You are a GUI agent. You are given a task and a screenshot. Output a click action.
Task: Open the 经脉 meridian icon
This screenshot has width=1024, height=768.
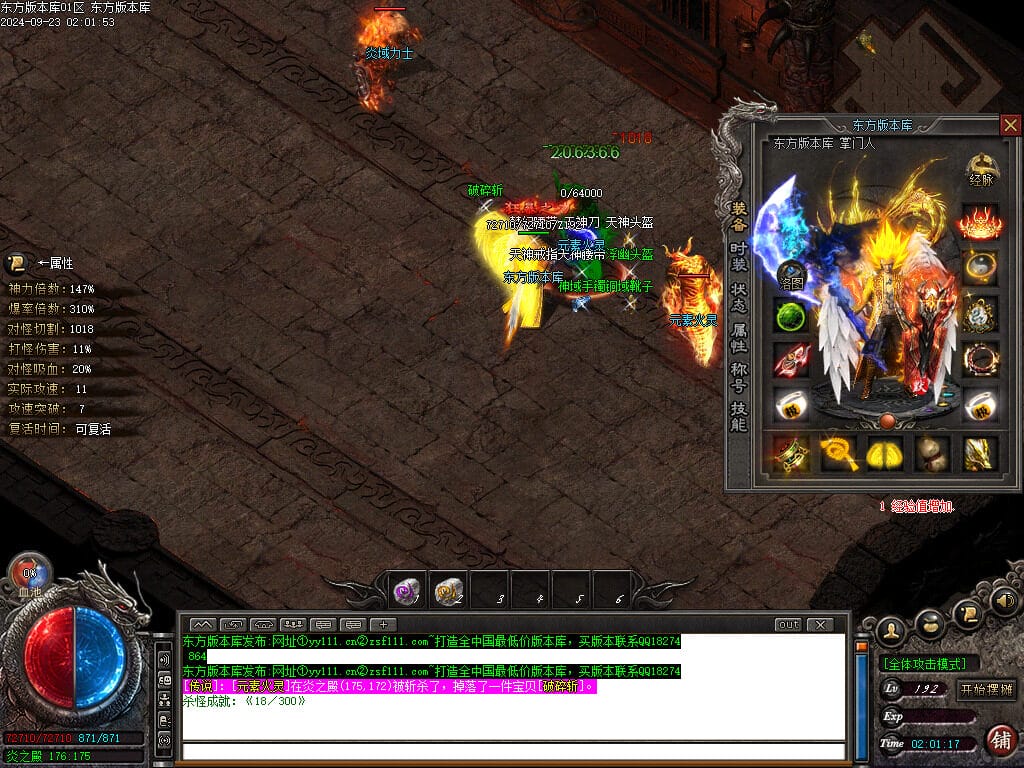[981, 170]
